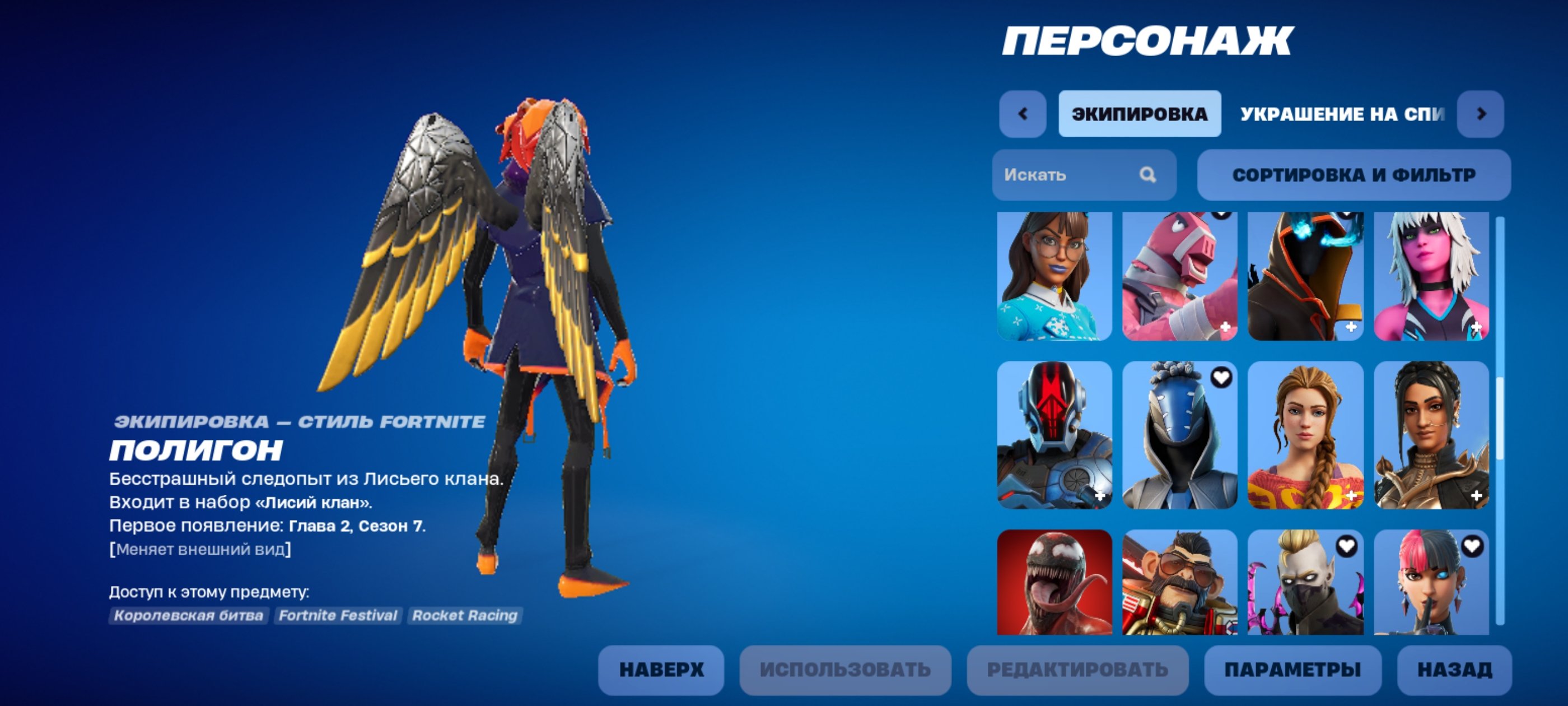Click the left arrow to the previous locker category
1568x706 pixels.
pos(1024,113)
